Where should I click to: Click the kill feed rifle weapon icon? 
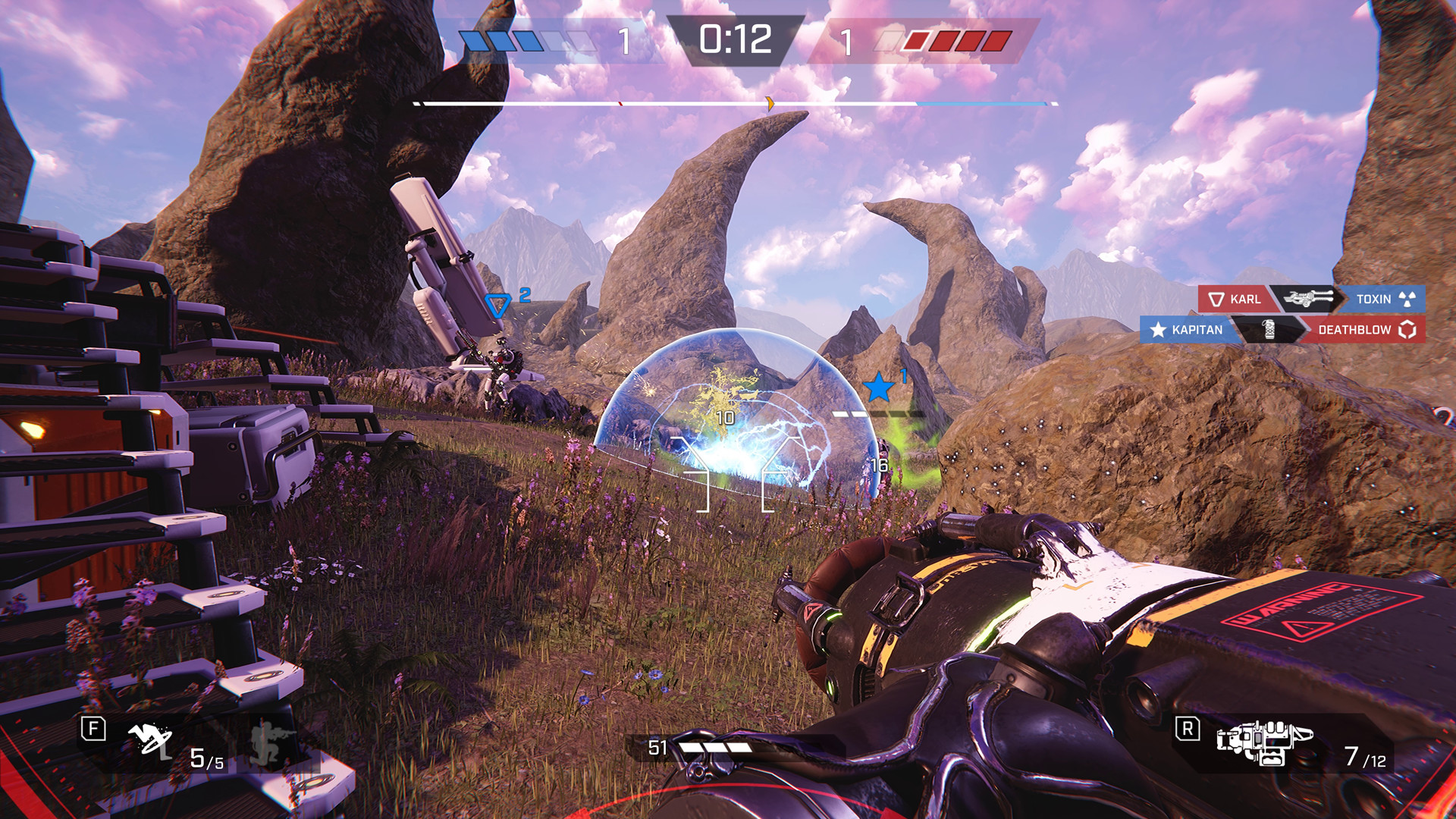coord(1307,299)
